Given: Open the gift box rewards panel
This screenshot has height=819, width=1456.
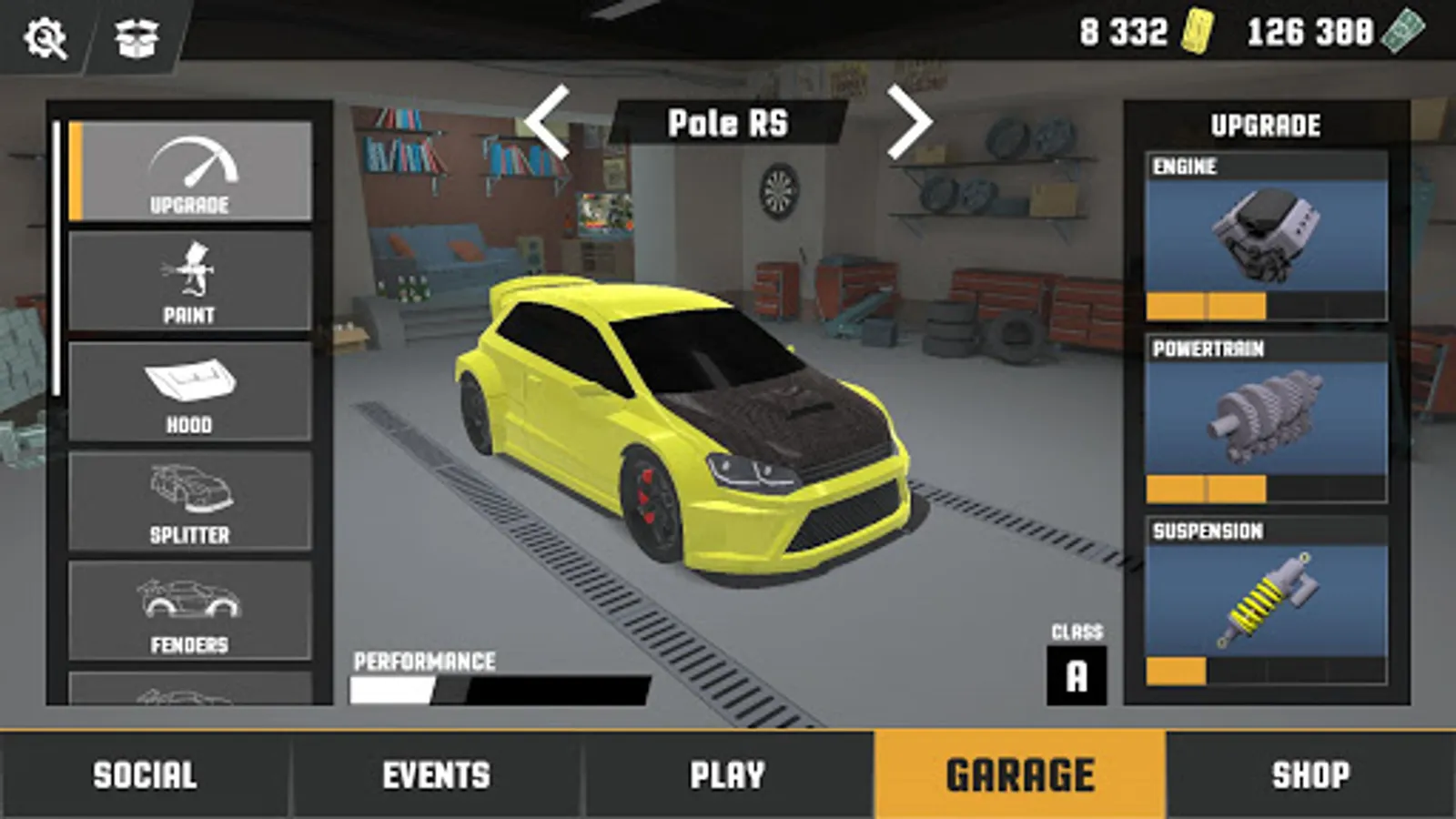Looking at the screenshot, I should [135, 38].
